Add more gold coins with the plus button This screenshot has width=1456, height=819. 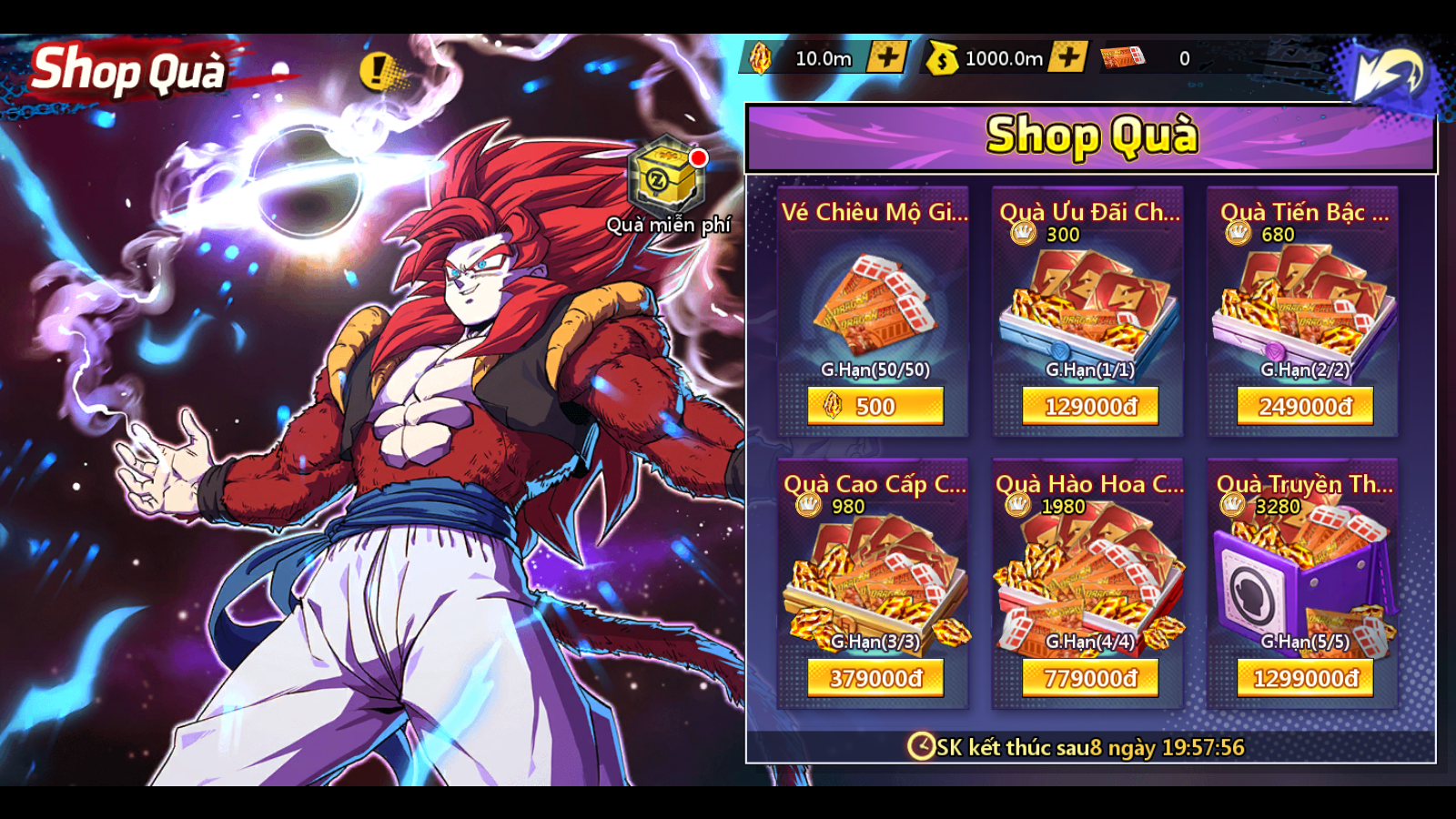tap(1067, 57)
